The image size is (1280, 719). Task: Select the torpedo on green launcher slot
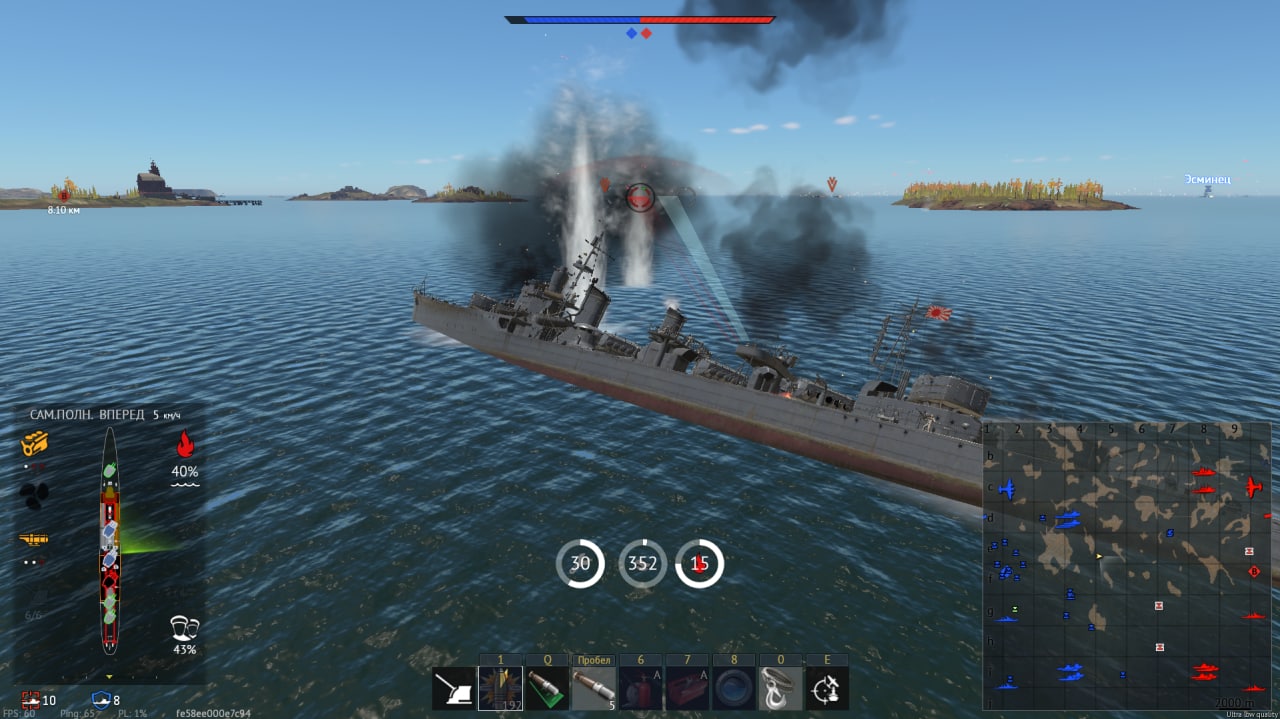547,688
